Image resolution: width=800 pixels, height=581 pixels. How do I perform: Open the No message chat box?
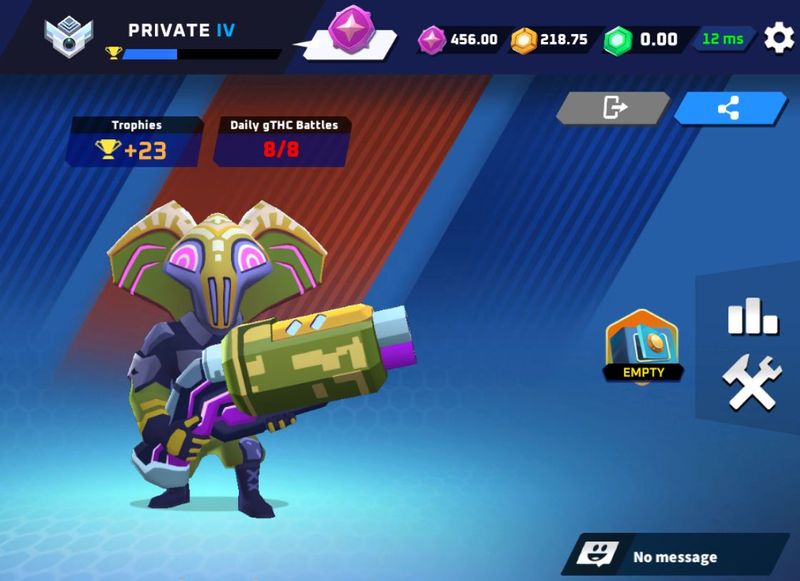click(675, 556)
